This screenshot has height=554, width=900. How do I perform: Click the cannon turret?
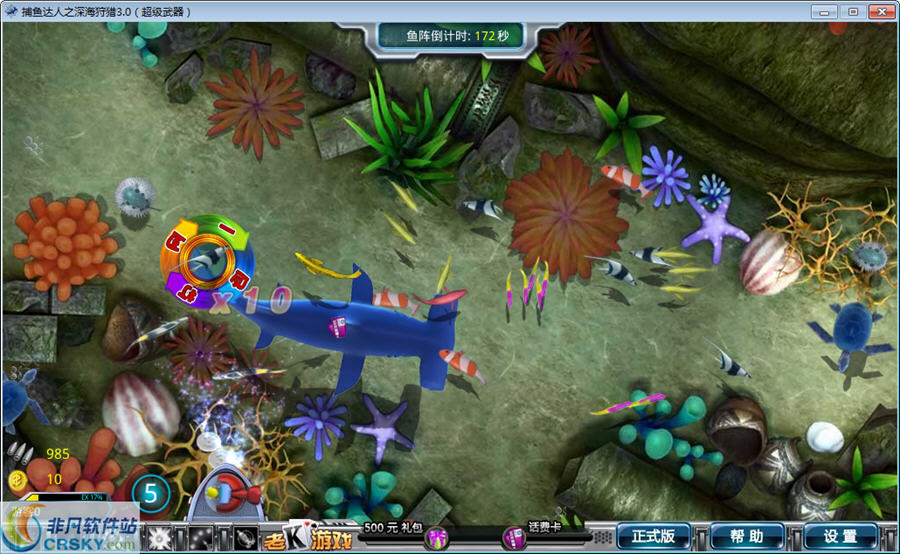225,490
